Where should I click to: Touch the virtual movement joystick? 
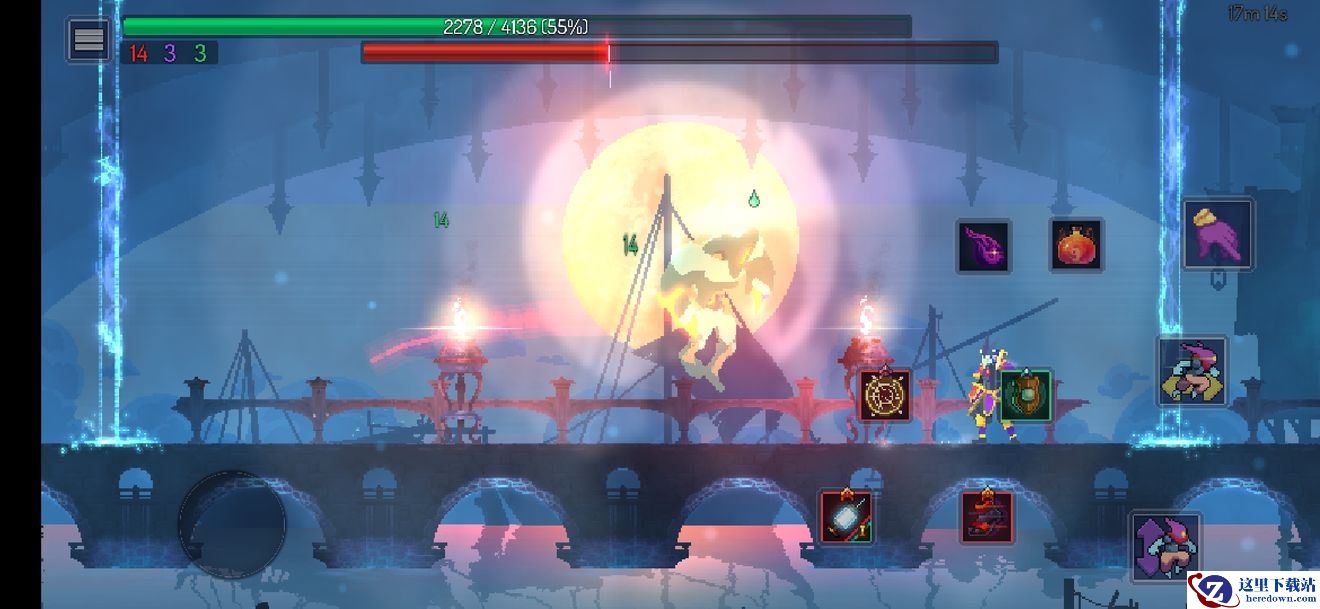point(232,523)
